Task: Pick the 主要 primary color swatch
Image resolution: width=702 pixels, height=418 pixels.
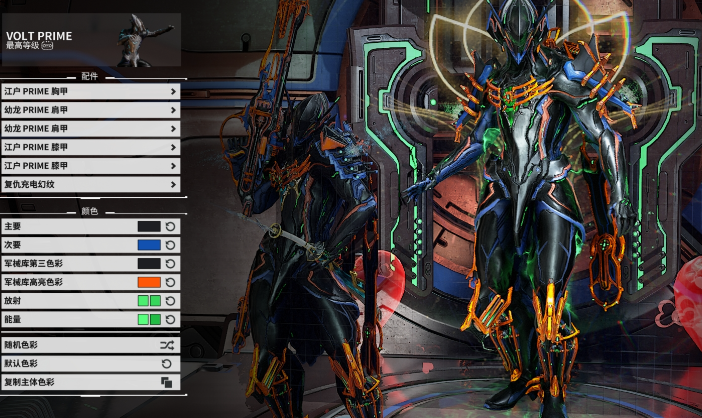Action: point(149,227)
